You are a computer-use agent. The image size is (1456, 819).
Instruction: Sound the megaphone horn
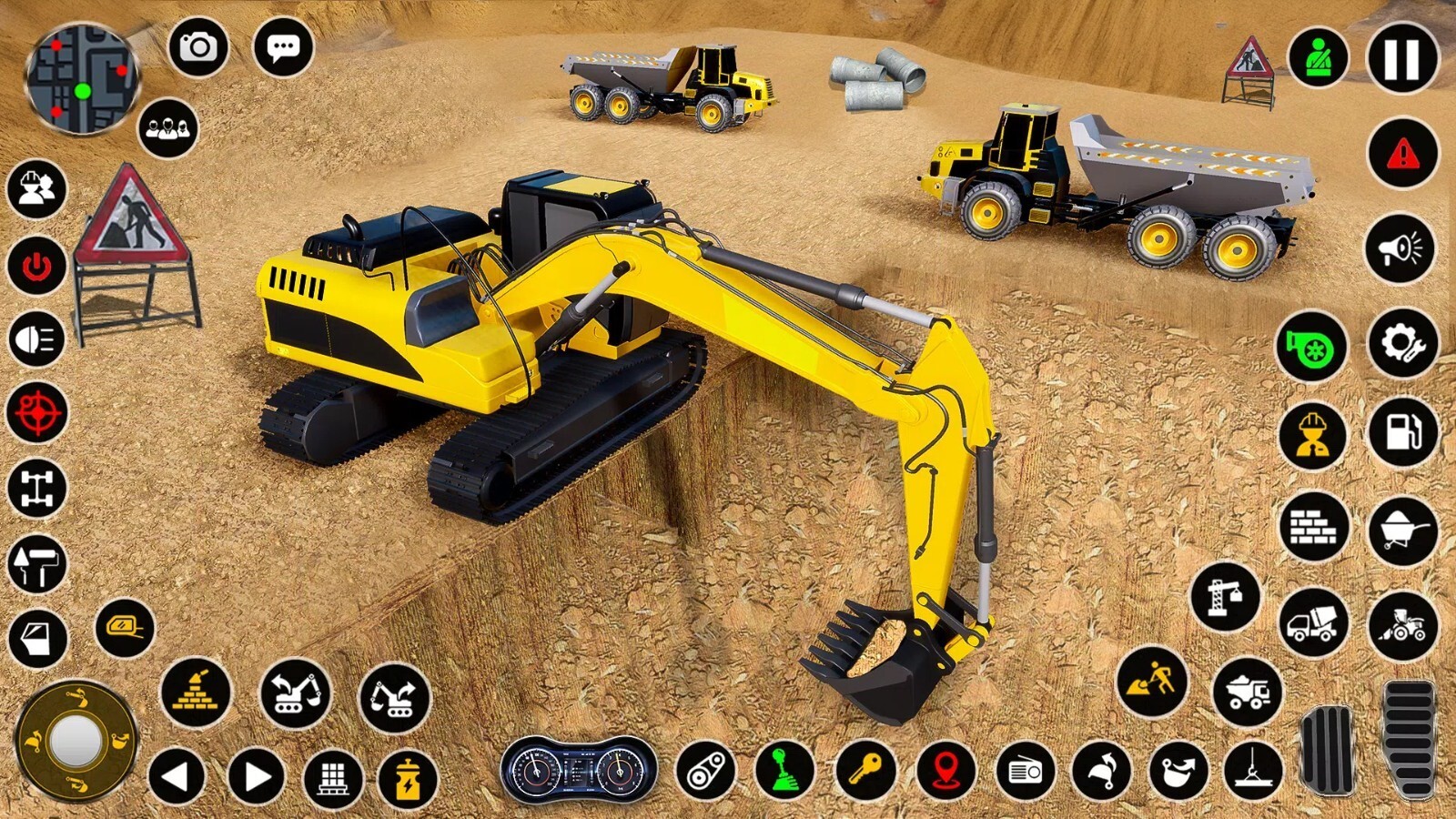point(1400,248)
